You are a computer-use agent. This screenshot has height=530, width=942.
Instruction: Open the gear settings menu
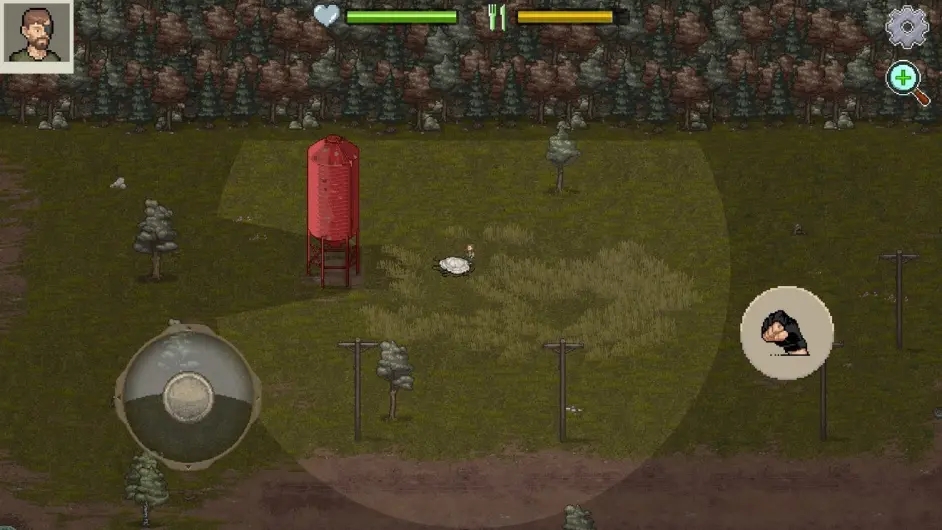coord(907,28)
